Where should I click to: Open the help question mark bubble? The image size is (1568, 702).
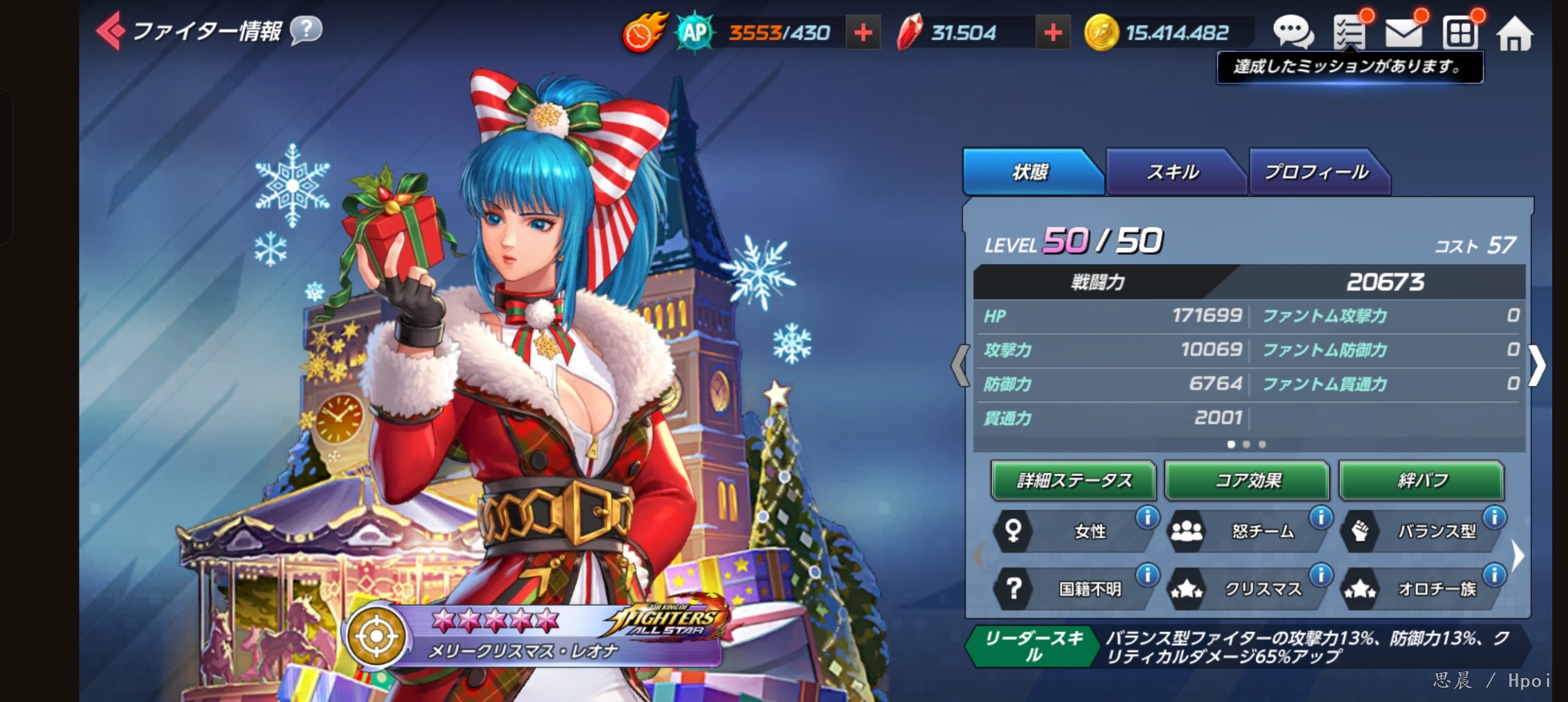point(306,29)
